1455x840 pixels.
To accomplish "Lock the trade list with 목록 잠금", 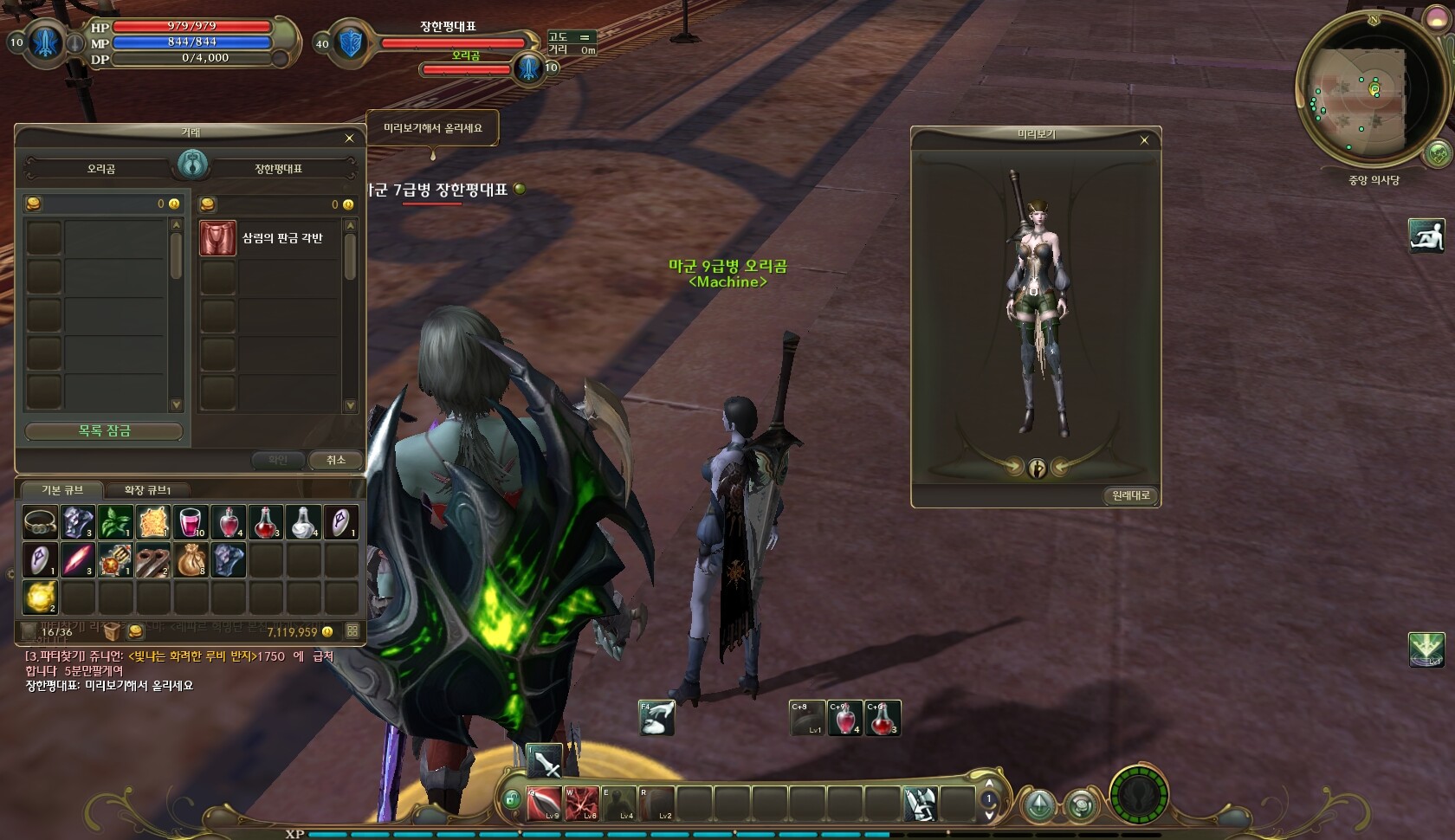I will tap(104, 430).
